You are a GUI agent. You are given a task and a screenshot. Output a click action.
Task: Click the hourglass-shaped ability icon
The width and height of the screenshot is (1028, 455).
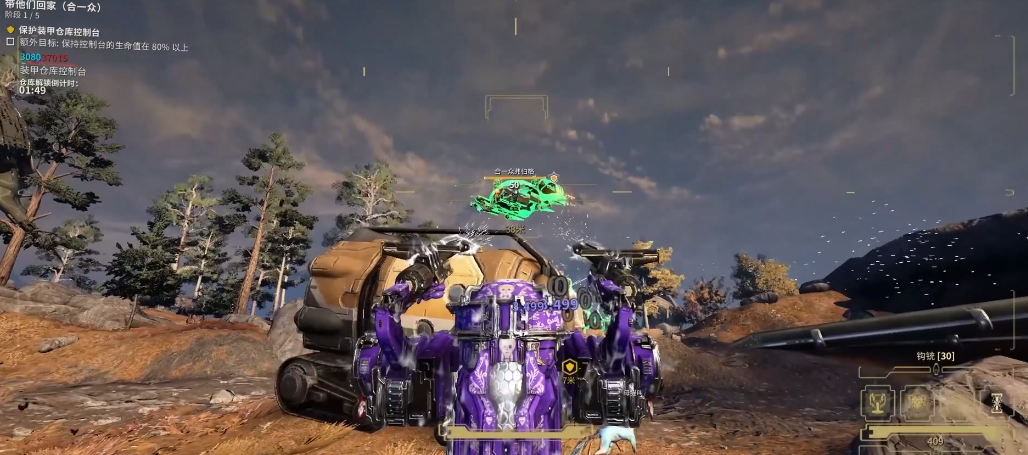[996, 402]
